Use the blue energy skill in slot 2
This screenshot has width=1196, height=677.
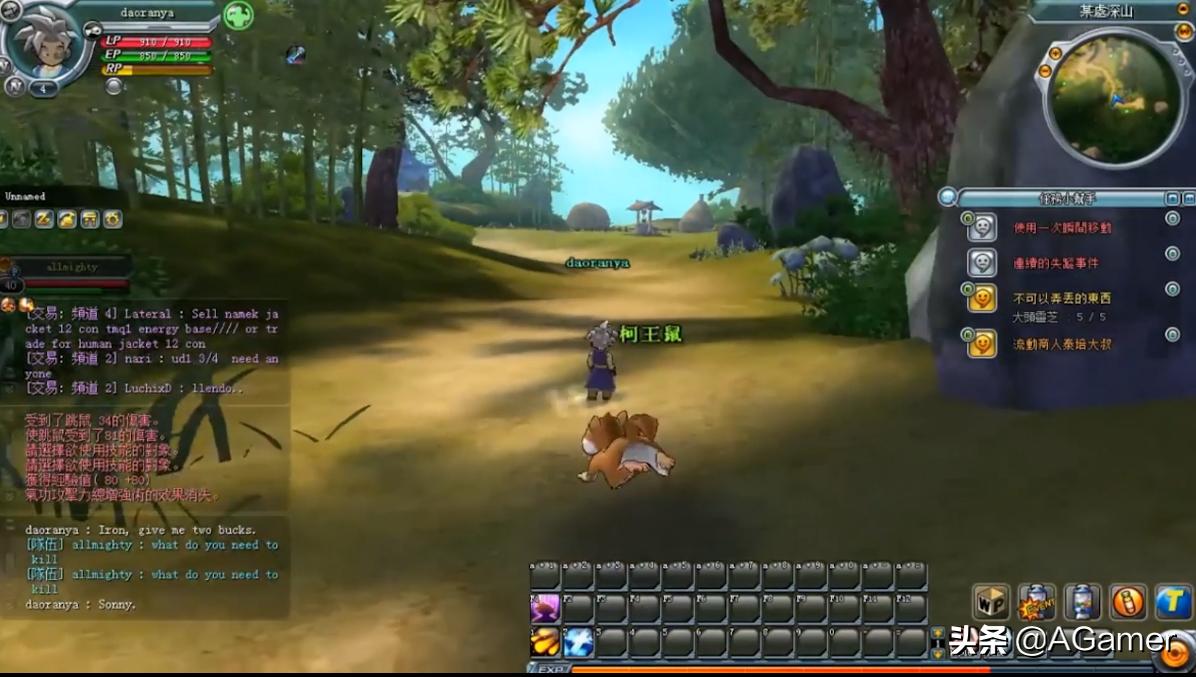tap(578, 641)
